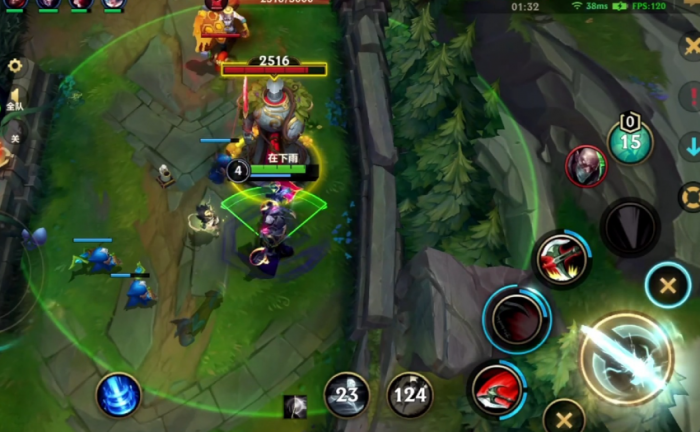Select the small grey icon by spells

(295, 406)
